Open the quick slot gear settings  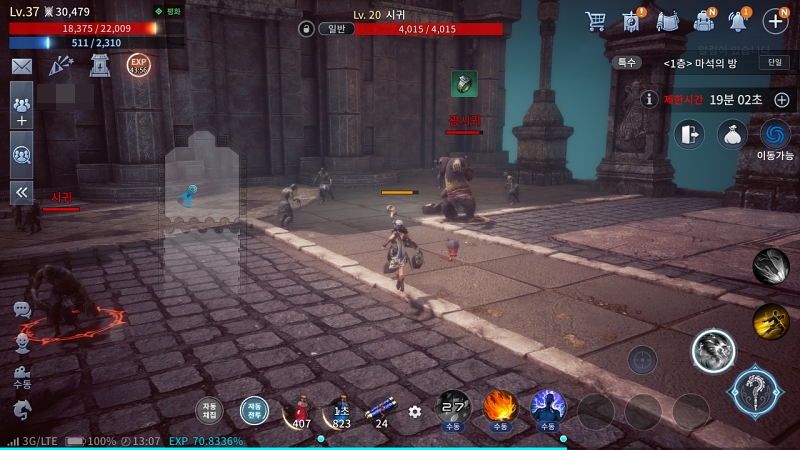pos(415,411)
